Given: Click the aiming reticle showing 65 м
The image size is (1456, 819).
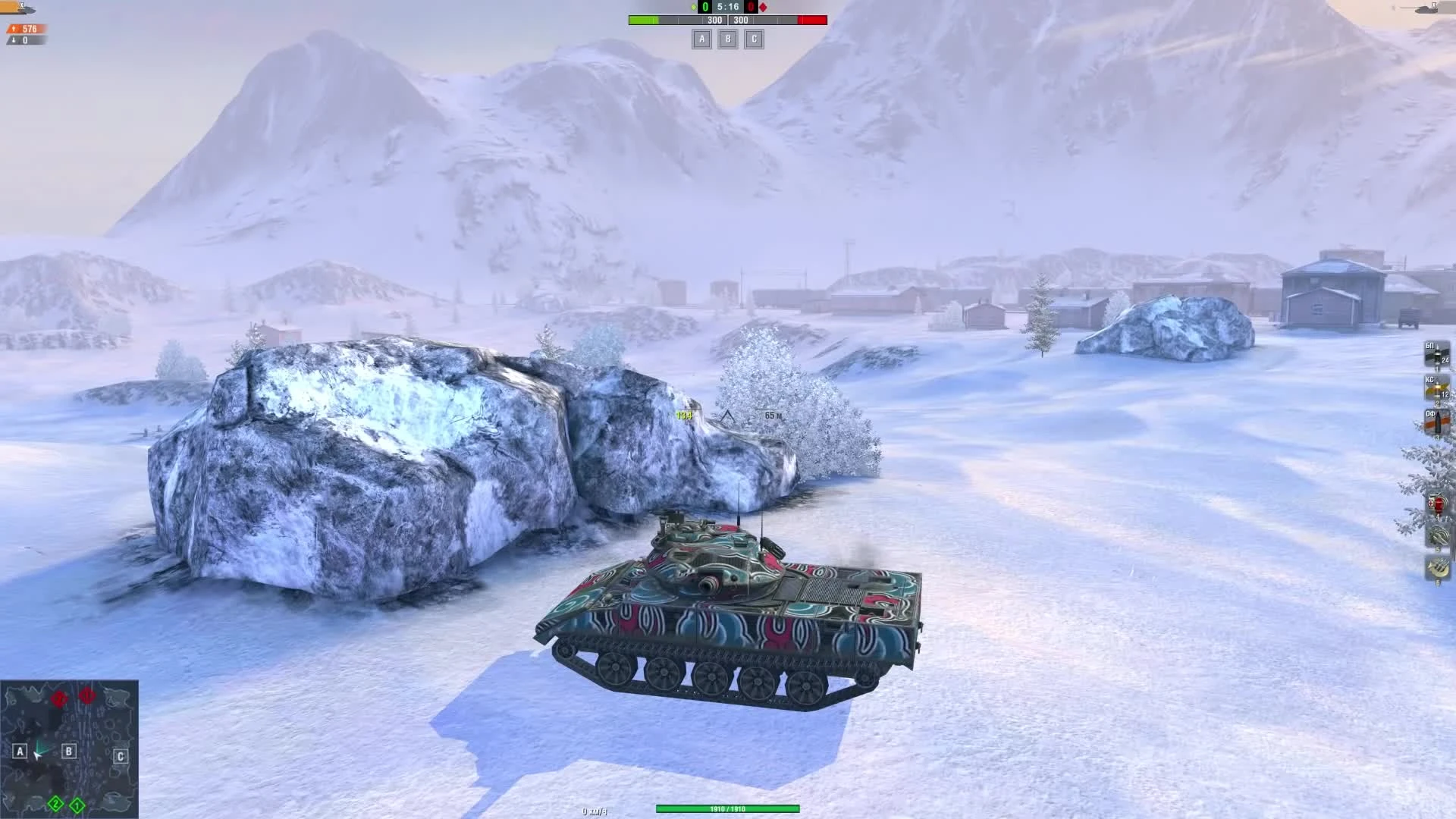Looking at the screenshot, I should pyautogui.click(x=773, y=415).
